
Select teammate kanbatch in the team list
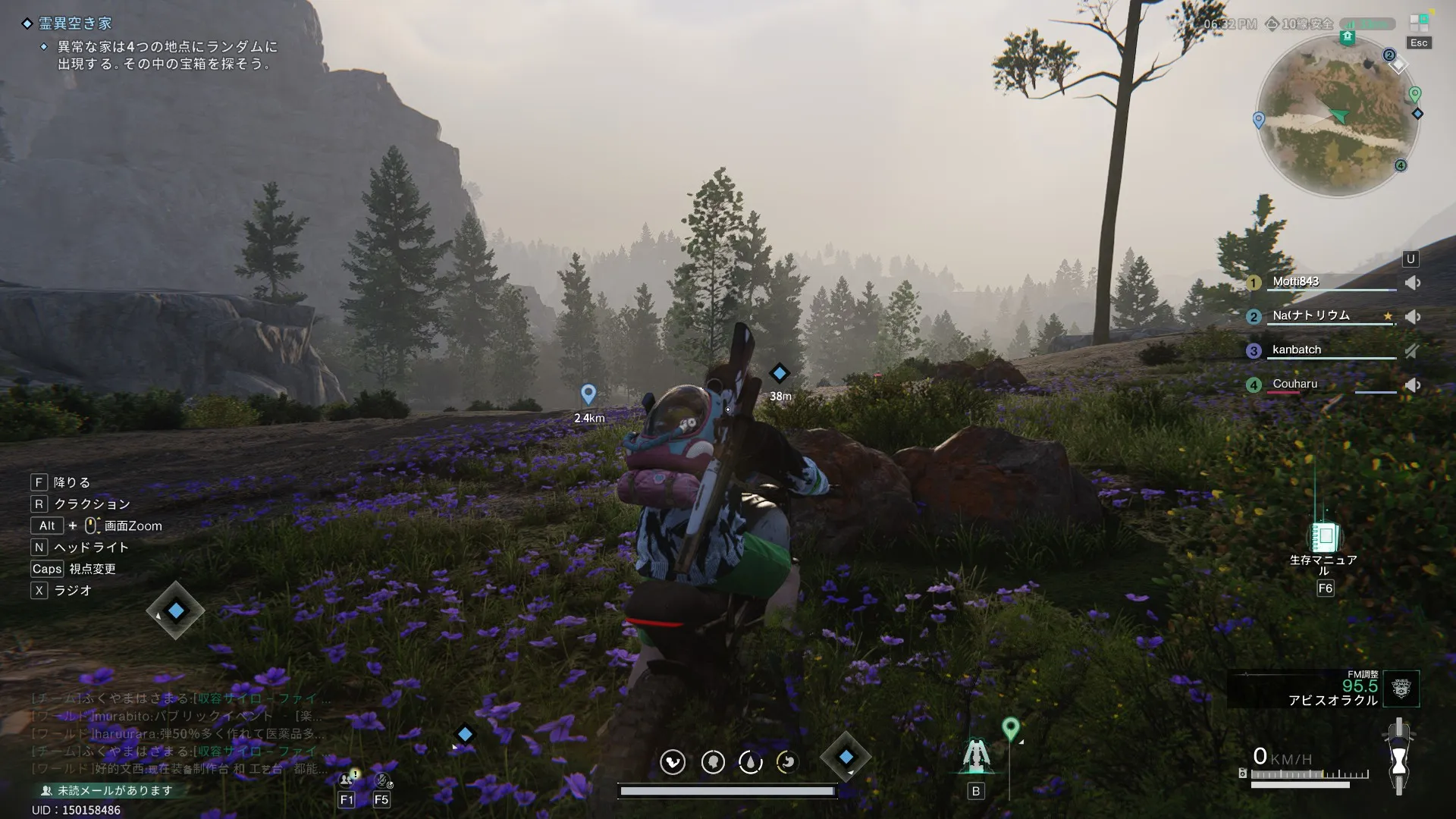(x=1296, y=350)
